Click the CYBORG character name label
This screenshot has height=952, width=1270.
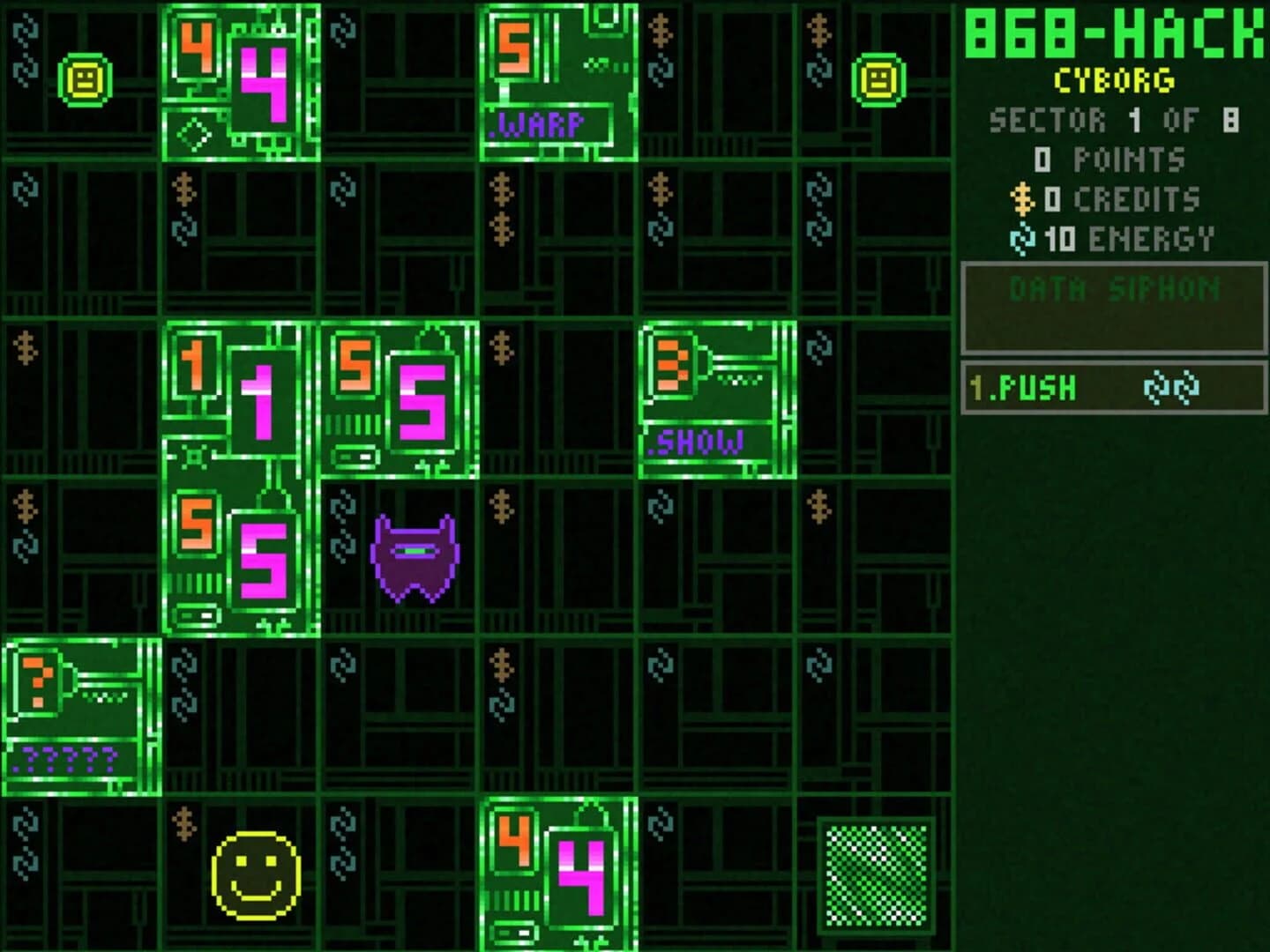pos(1113,78)
